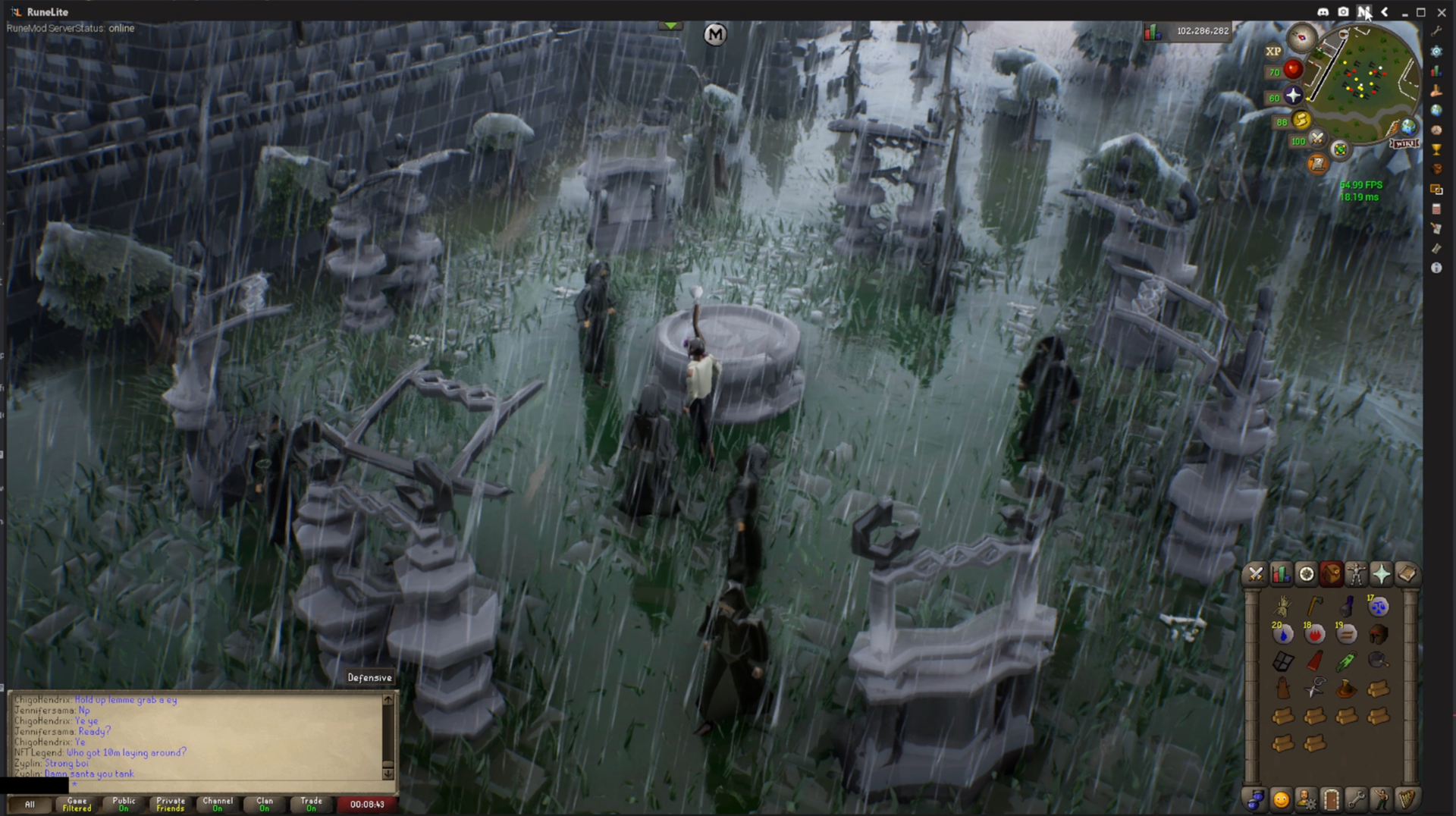Open the Logout door tab

click(x=1331, y=799)
